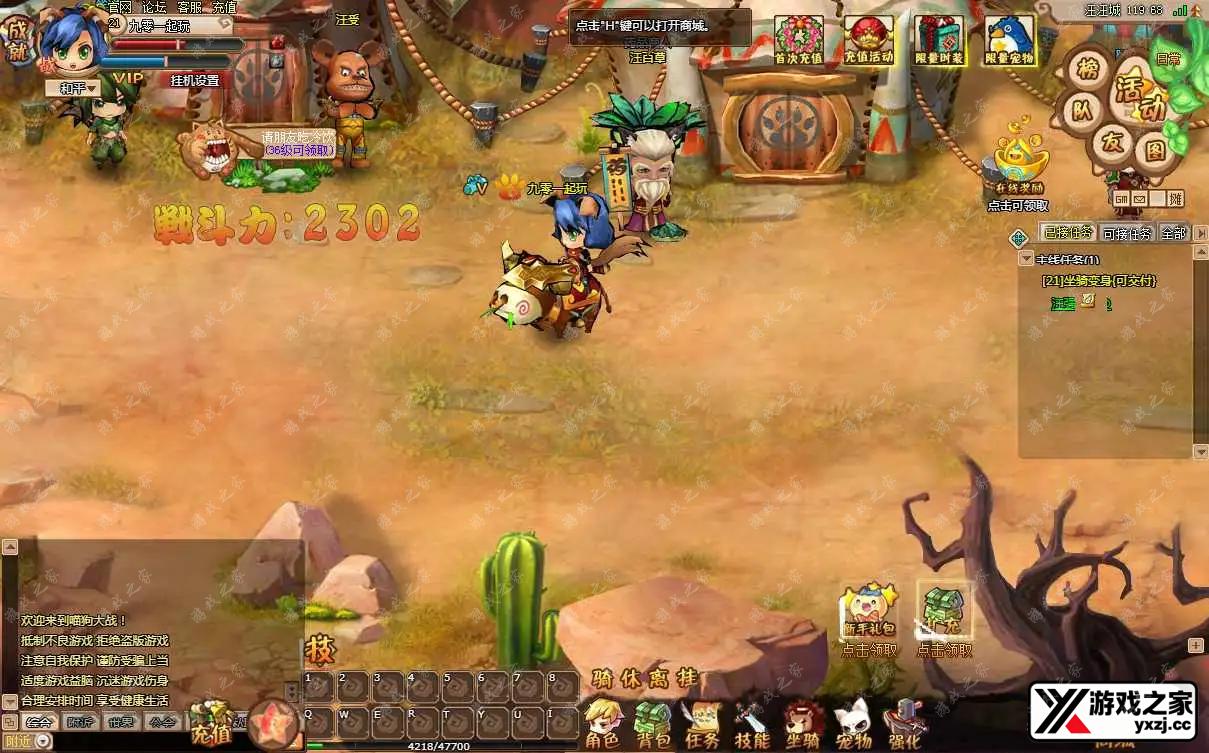Open the 角色 character panel
Screen dimensions: 1209x753
point(602,724)
